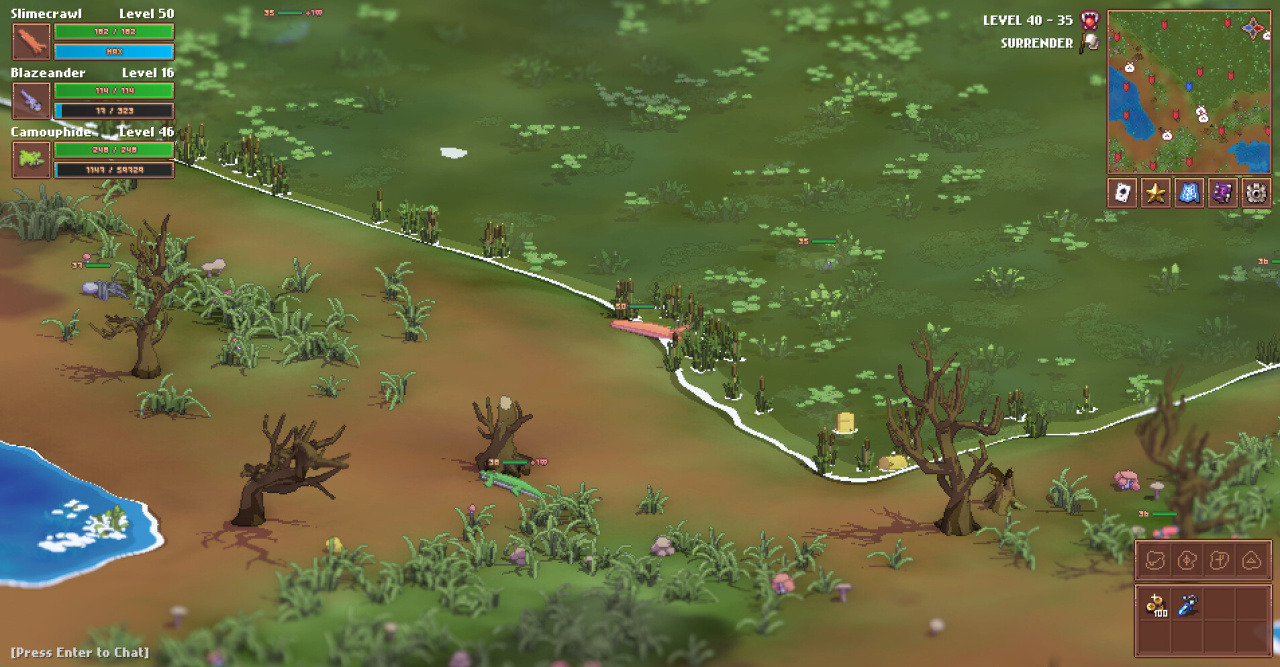Open the purple book menu button
The image size is (1280, 667).
pyautogui.click(x=1222, y=193)
